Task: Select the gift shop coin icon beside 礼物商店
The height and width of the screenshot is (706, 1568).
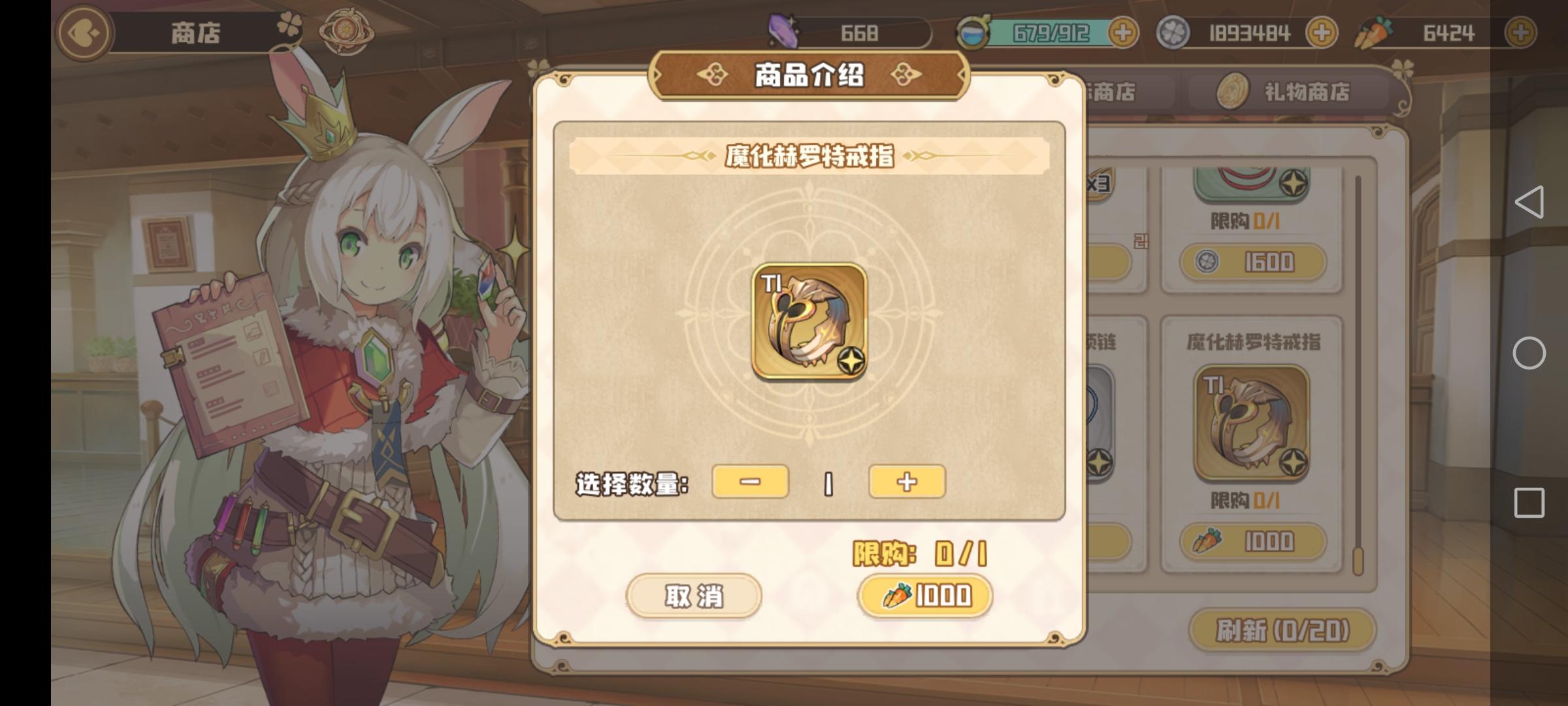Action: point(1233,92)
